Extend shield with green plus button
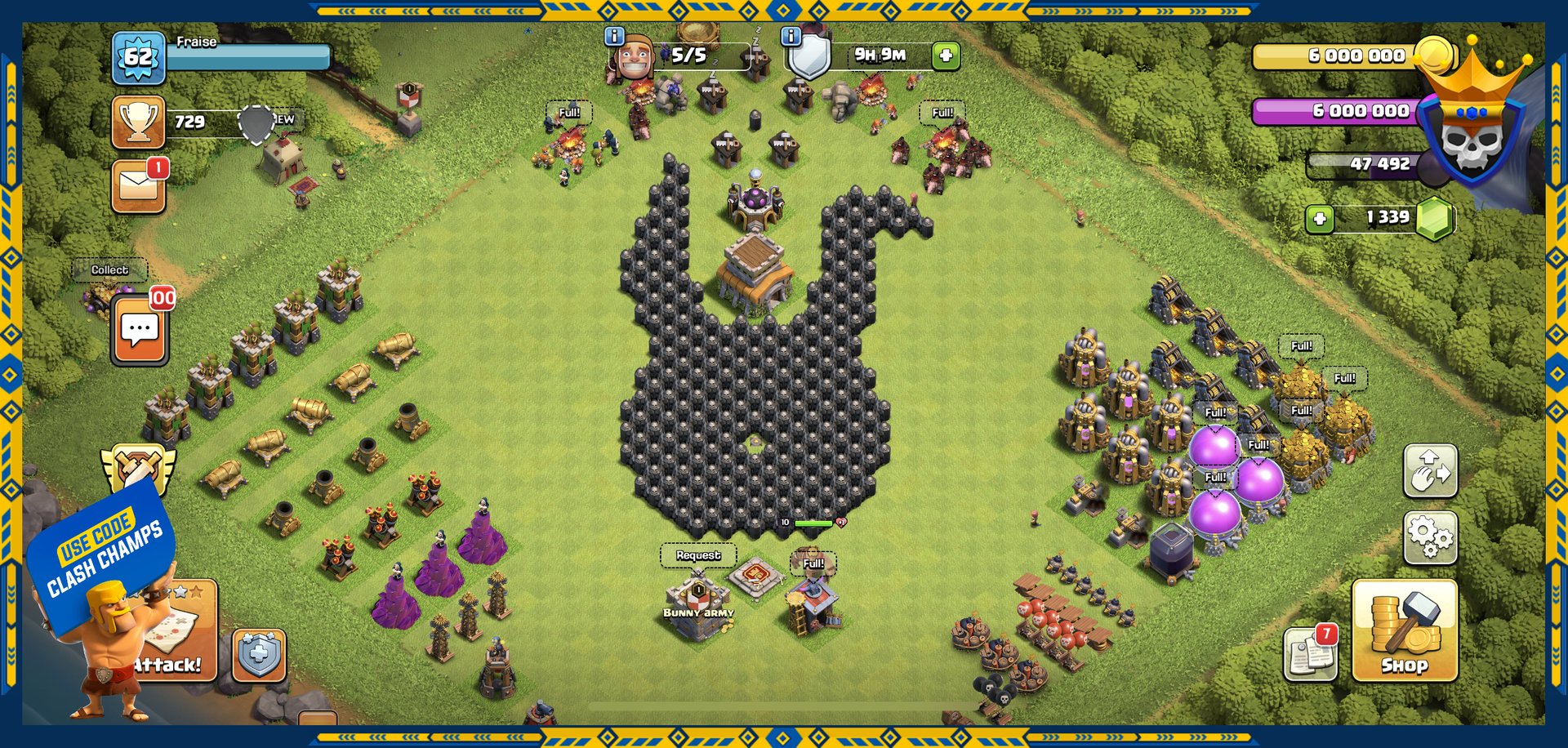This screenshot has height=748, width=1568. coord(946,56)
